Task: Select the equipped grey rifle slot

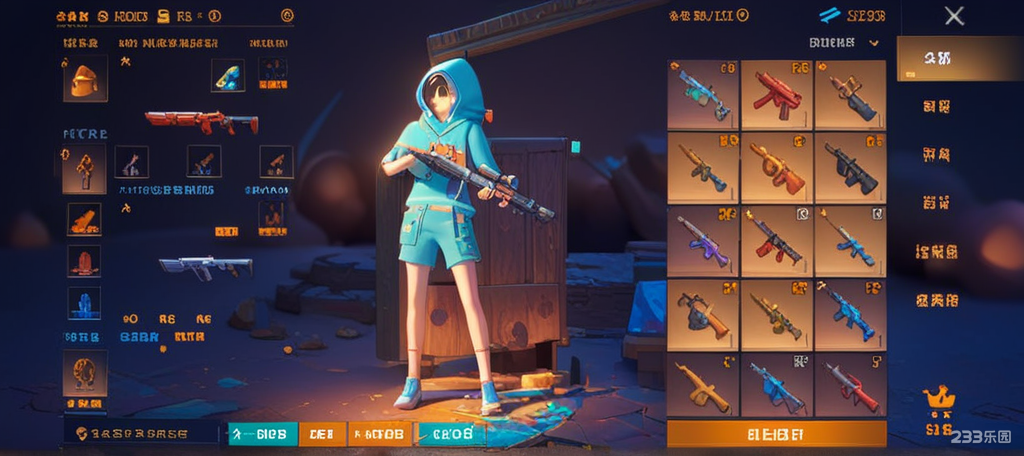Action: (205, 266)
